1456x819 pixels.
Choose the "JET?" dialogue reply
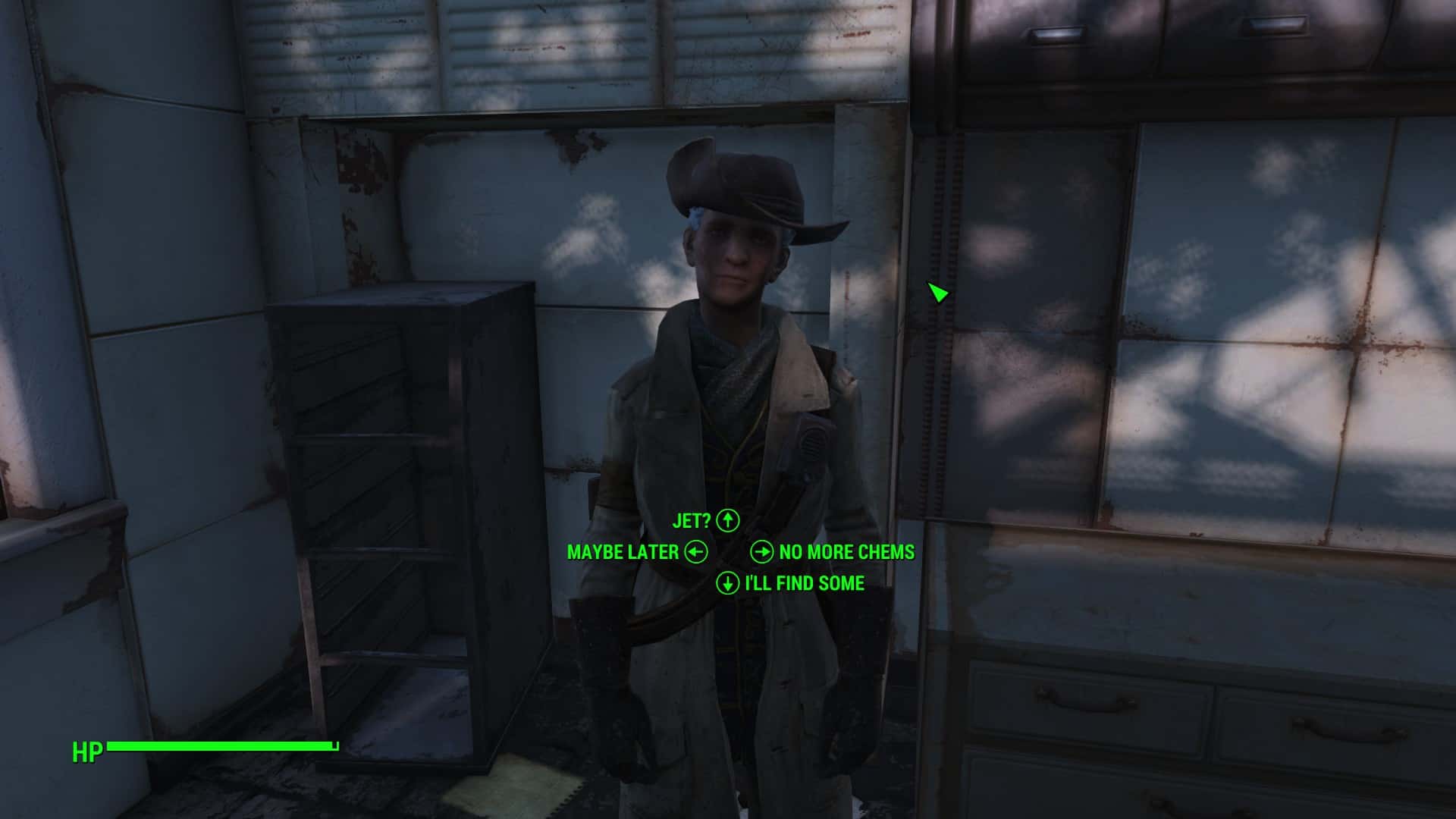(692, 521)
